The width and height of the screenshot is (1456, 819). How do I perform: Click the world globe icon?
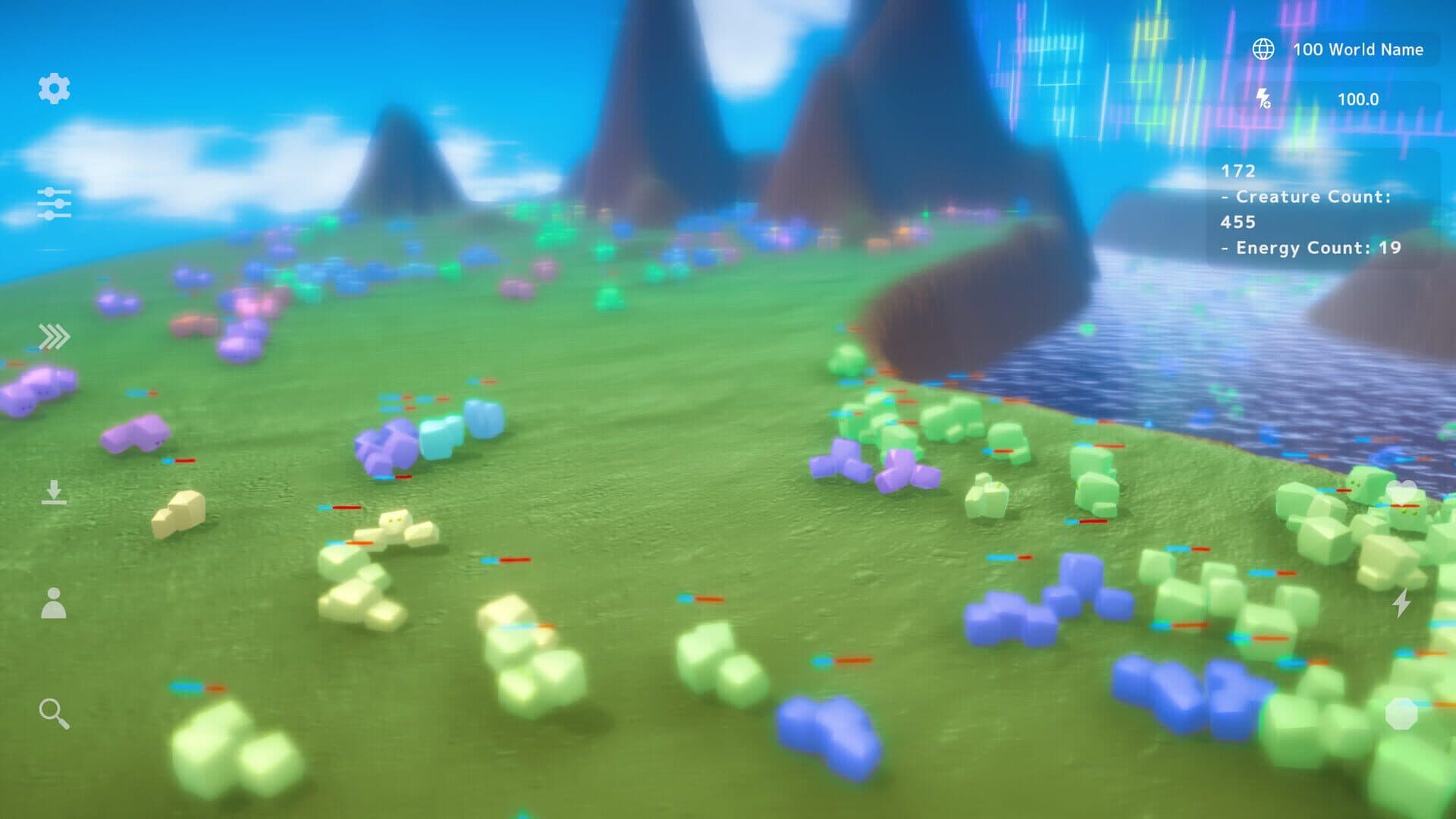click(x=1263, y=49)
